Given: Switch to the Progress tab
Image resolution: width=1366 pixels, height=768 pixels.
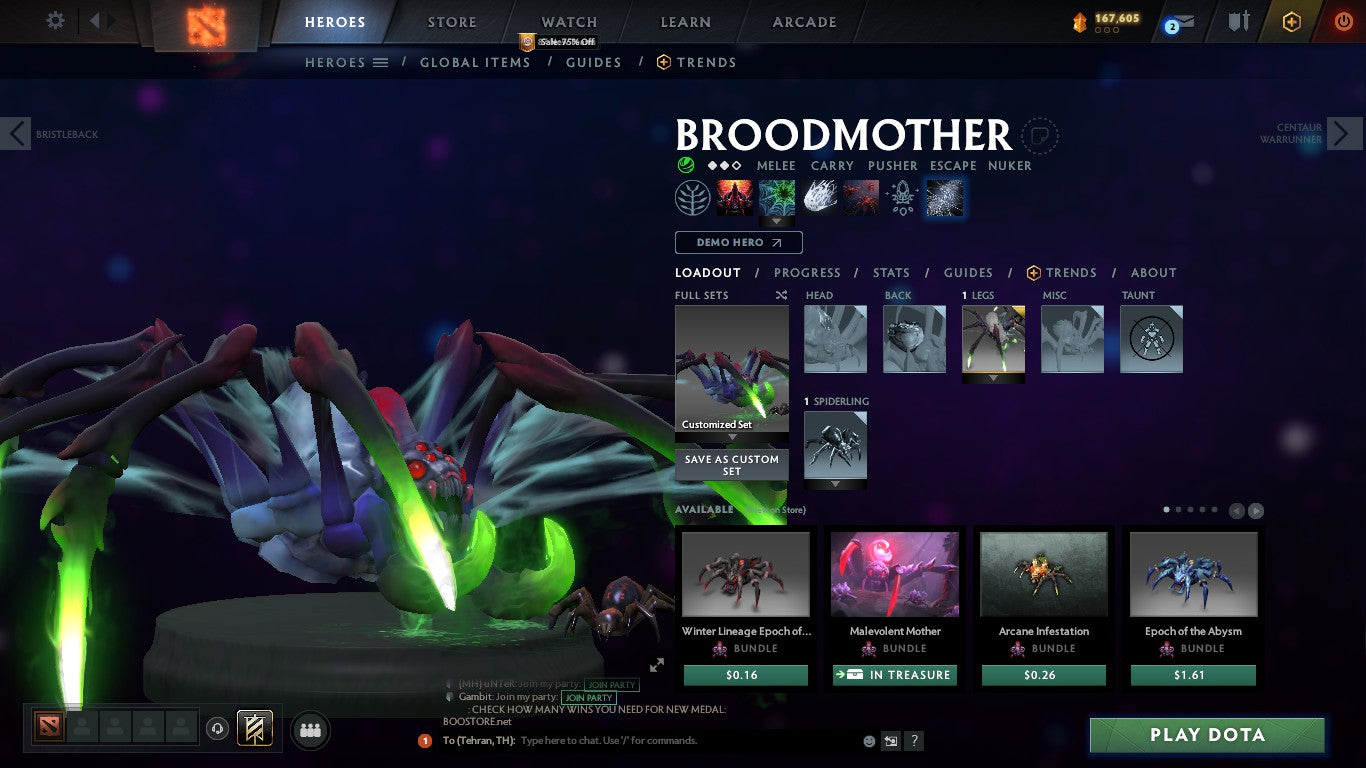Looking at the screenshot, I should (x=808, y=272).
